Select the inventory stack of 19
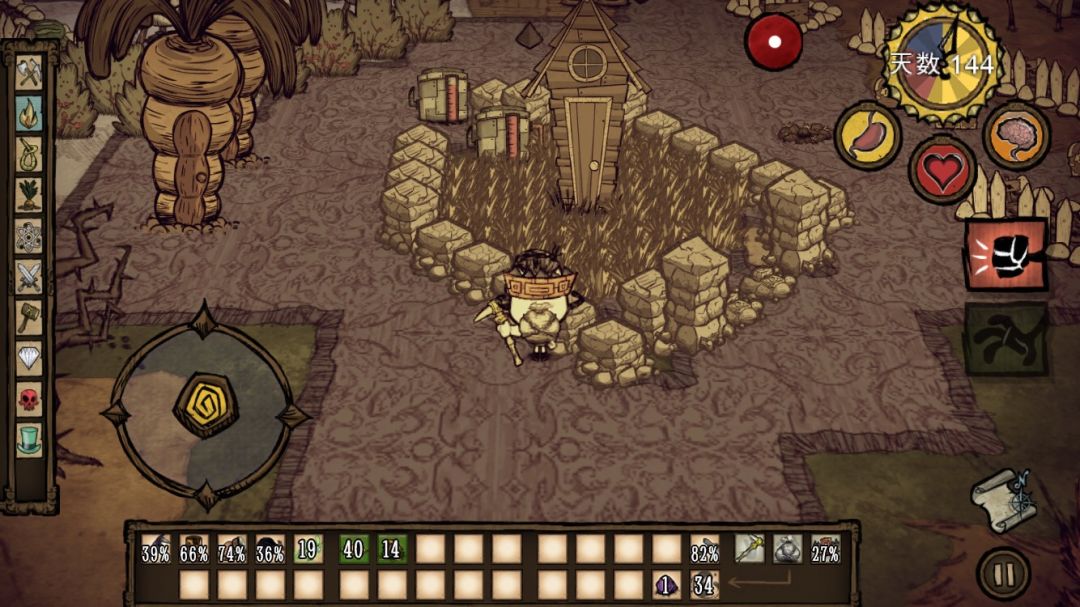The height and width of the screenshot is (607, 1080). pos(308,549)
